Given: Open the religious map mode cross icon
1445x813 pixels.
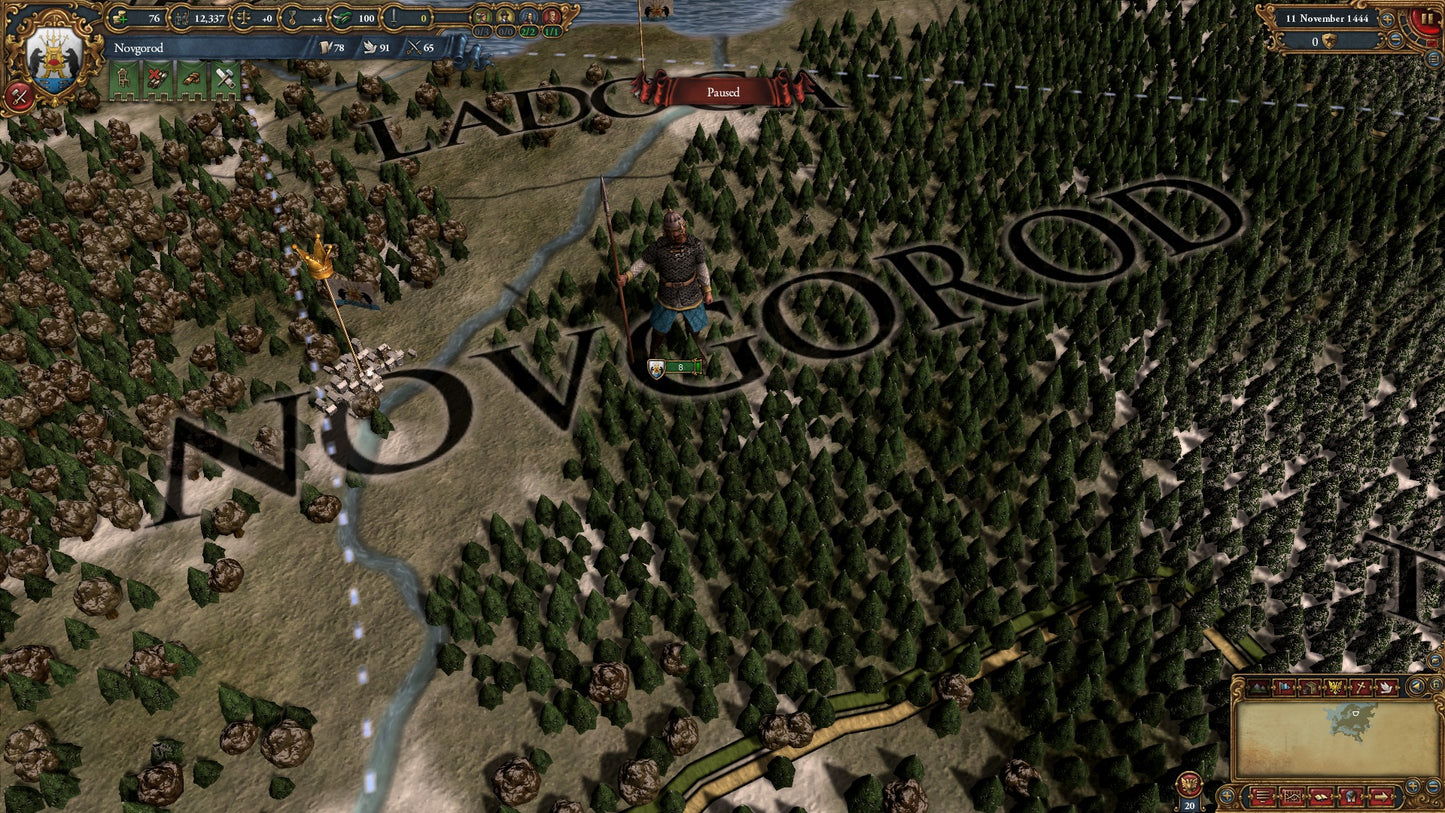Looking at the screenshot, I should tap(1362, 687).
